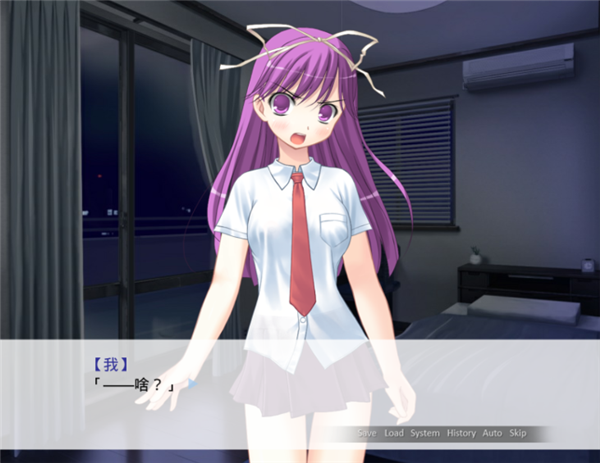Open the System settings
This screenshot has height=463, width=600.
click(x=425, y=433)
